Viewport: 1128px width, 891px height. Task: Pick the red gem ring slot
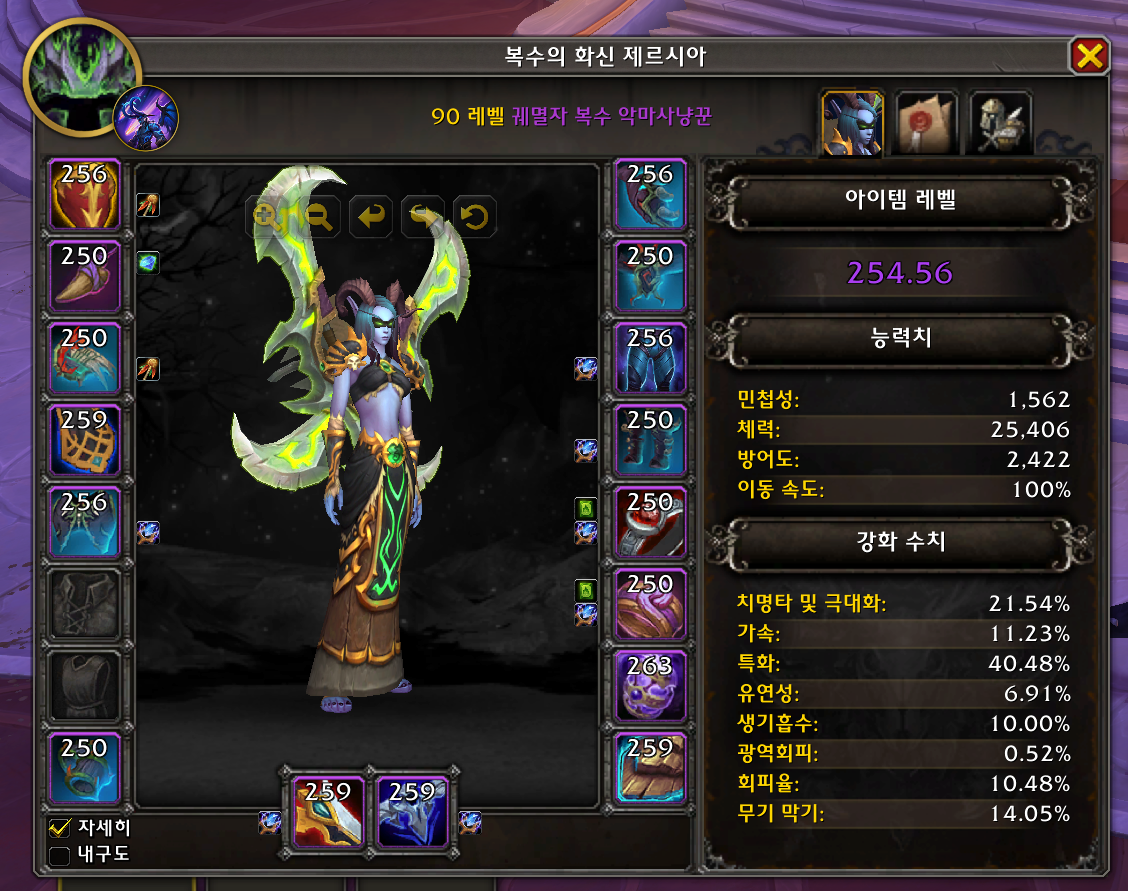click(651, 522)
